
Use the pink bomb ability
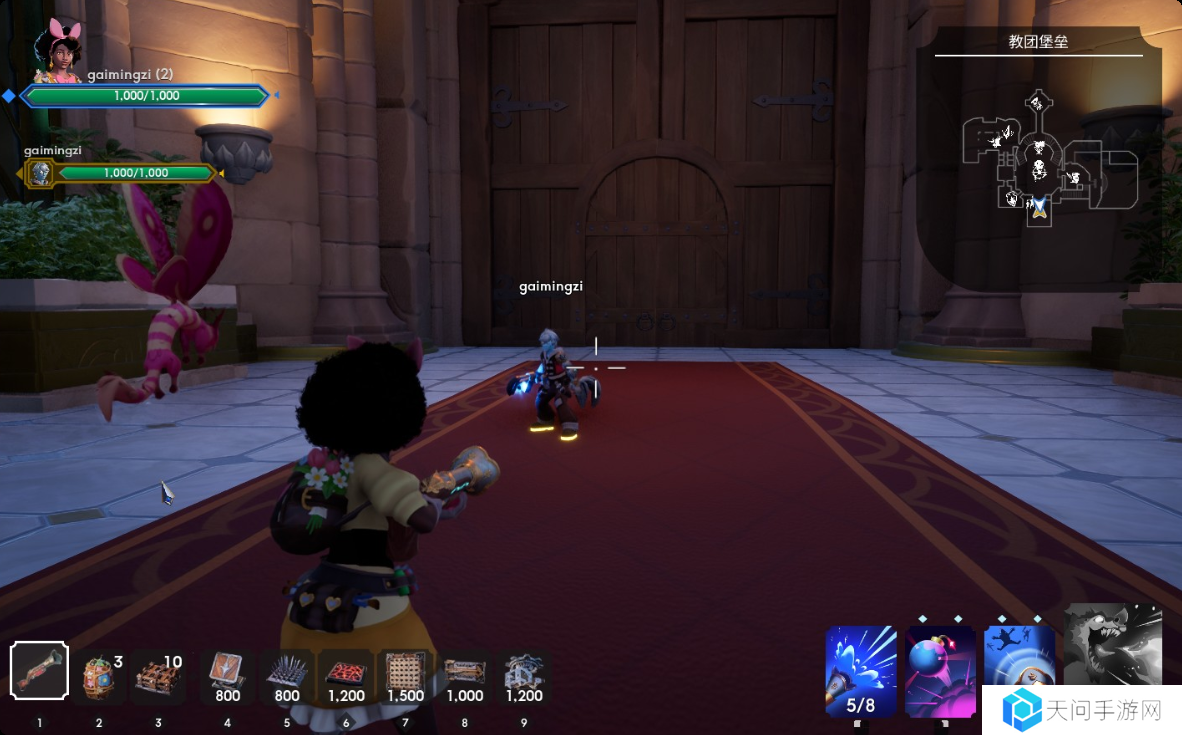940,670
